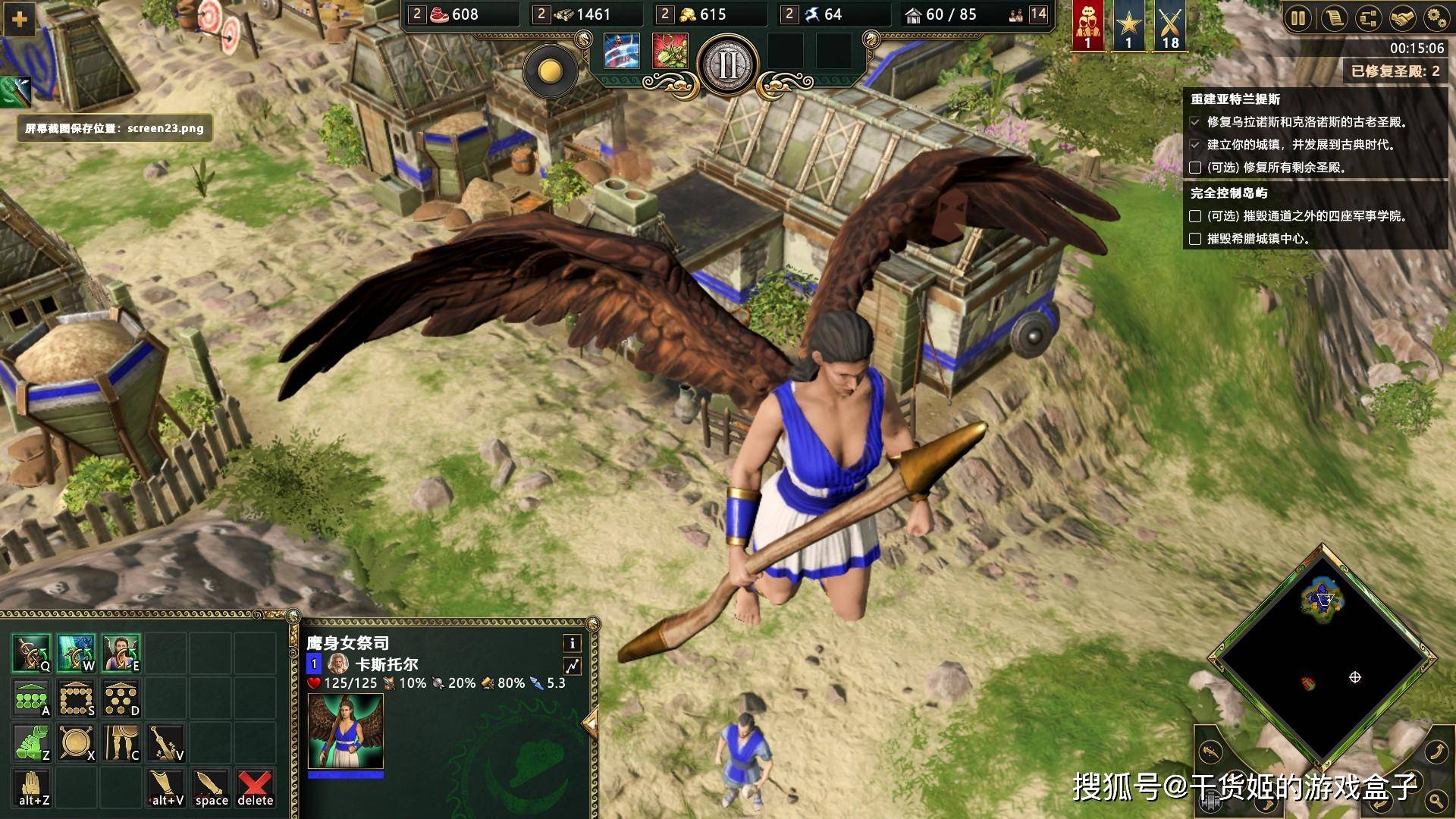1456x819 pixels.
Task: Choose the line formation with green dots
Action: click(x=32, y=698)
